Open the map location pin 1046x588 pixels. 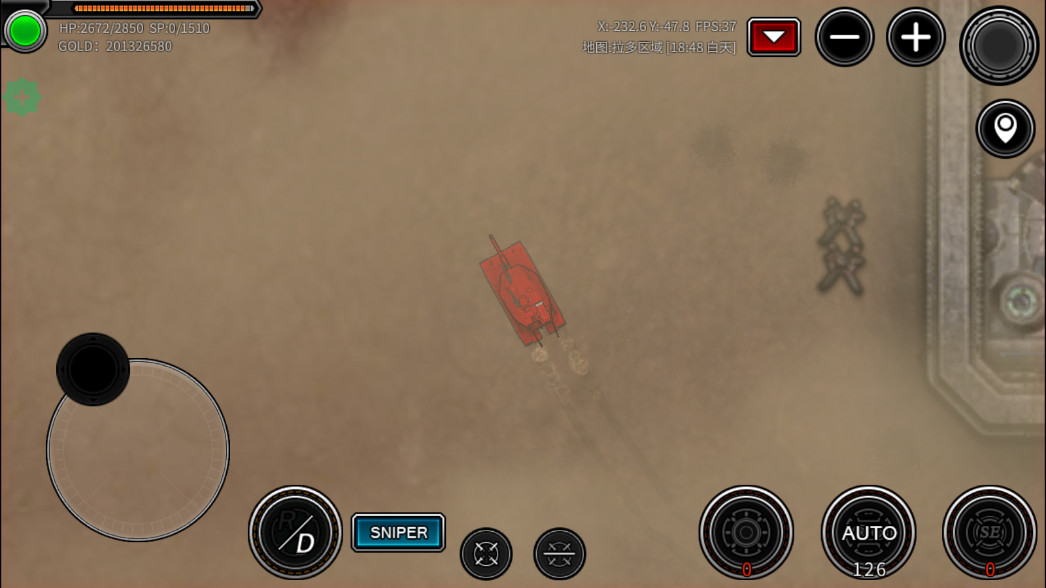point(1005,128)
